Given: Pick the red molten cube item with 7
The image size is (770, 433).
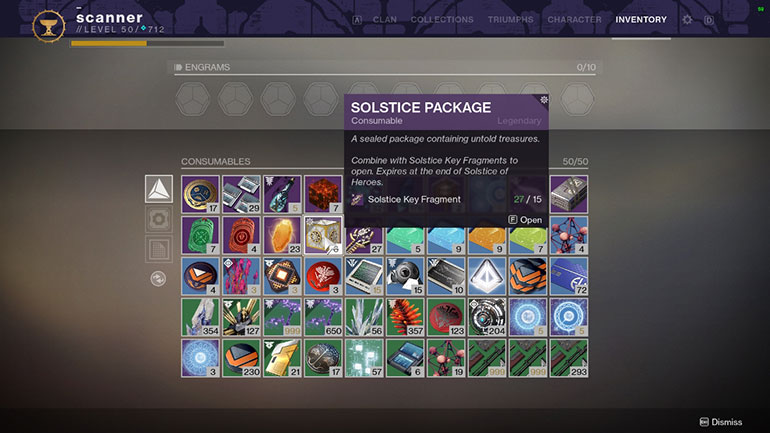Looking at the screenshot, I should click(323, 194).
